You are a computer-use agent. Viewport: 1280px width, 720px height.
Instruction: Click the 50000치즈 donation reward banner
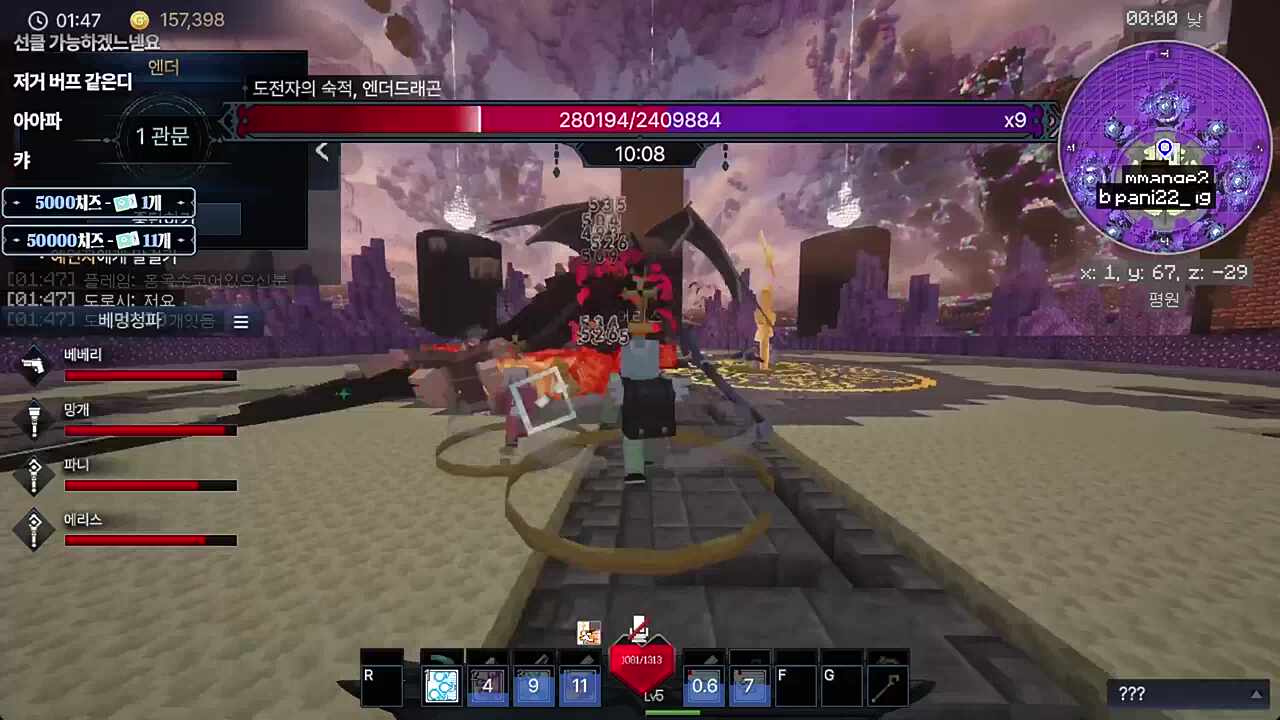pos(99,240)
